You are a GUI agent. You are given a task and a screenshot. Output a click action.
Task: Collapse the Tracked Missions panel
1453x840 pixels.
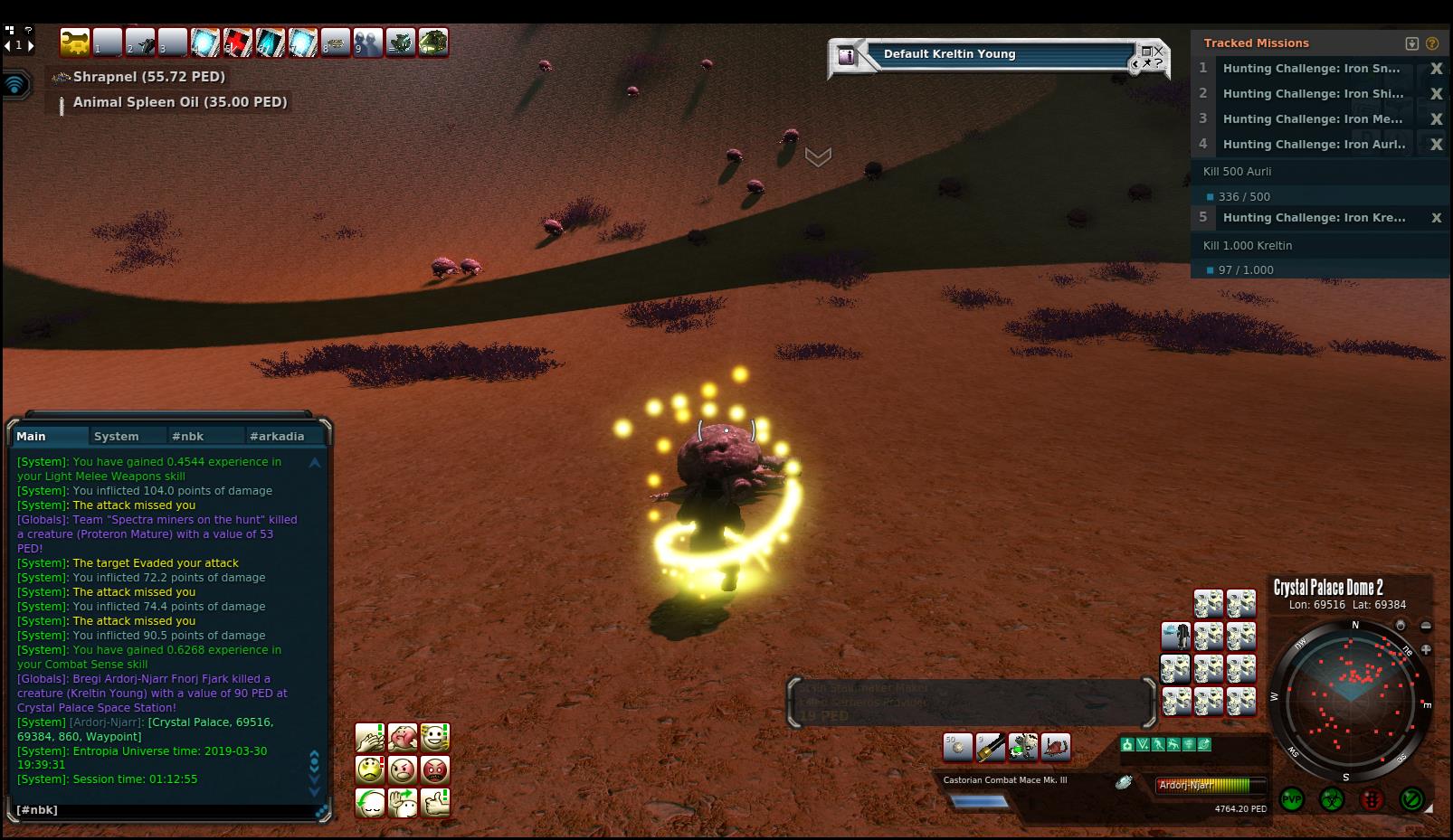1411,43
